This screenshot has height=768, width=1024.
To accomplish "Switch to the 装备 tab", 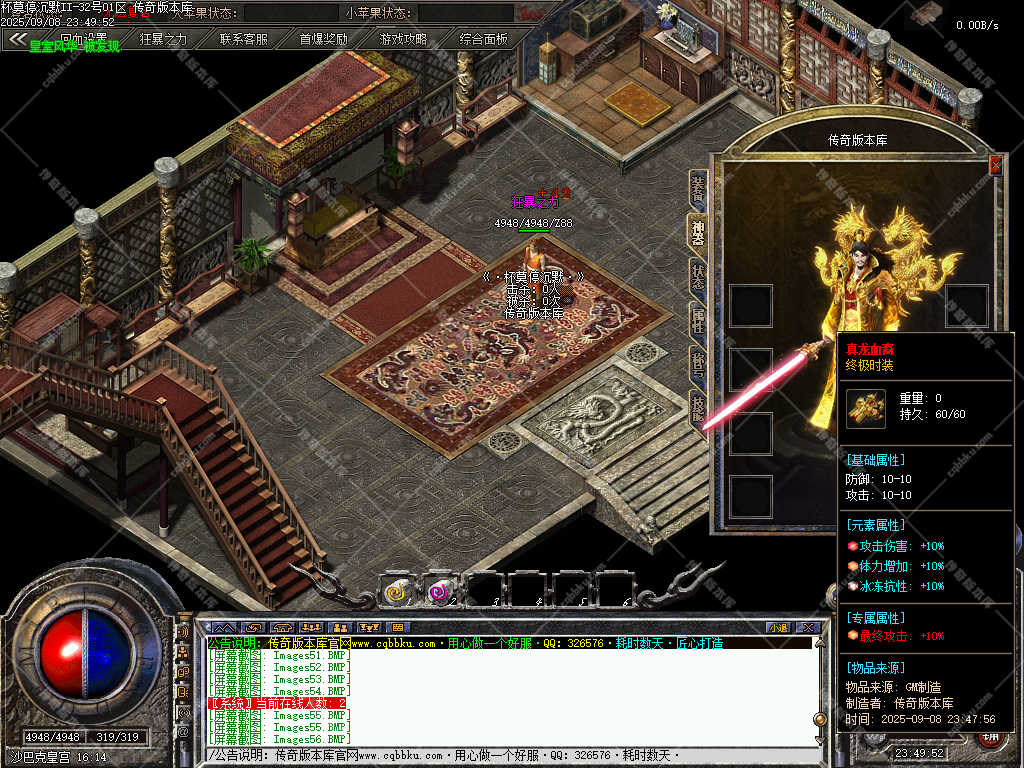I will 698,190.
